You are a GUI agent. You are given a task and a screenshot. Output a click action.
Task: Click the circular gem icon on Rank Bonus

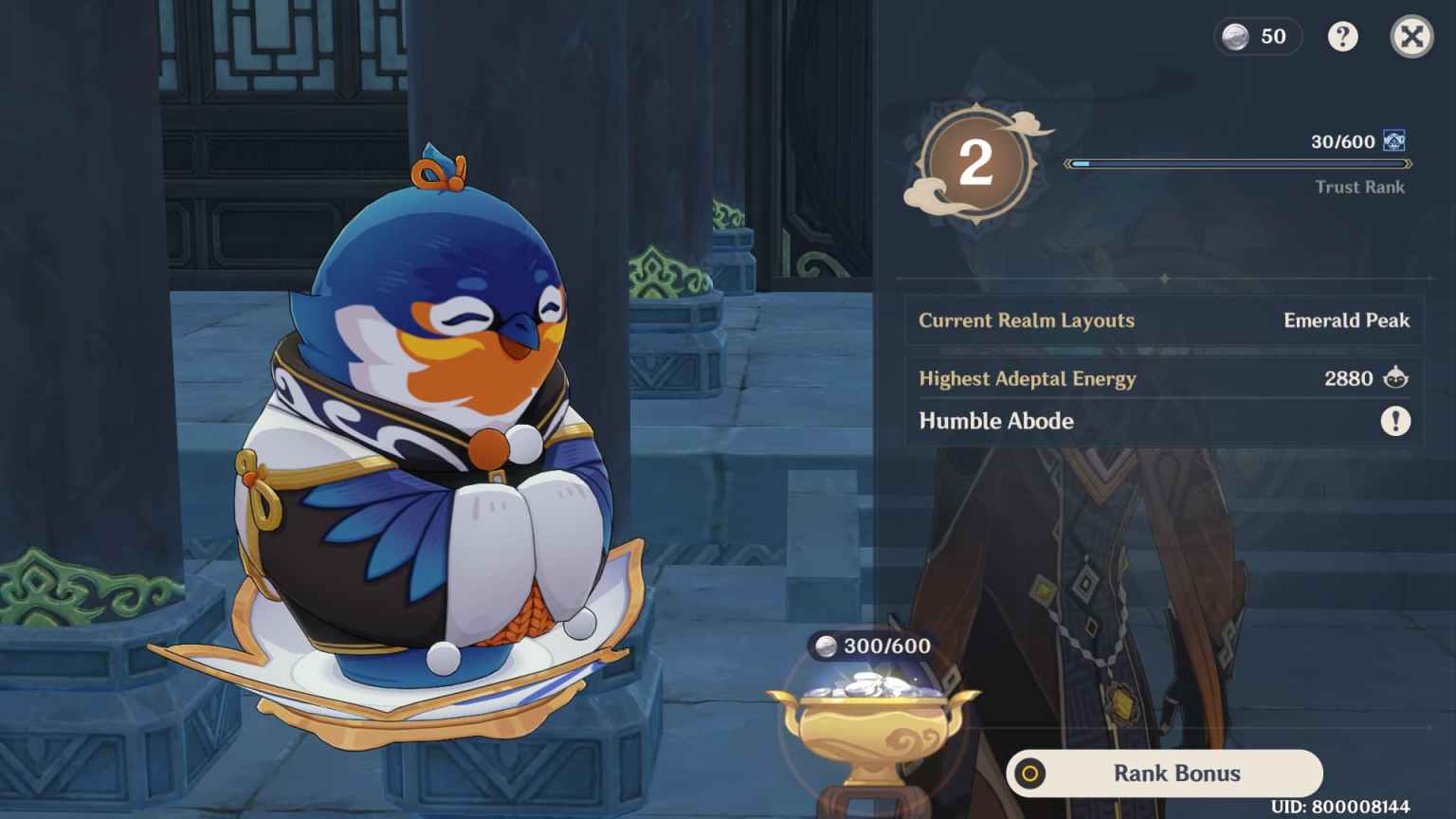(1032, 773)
